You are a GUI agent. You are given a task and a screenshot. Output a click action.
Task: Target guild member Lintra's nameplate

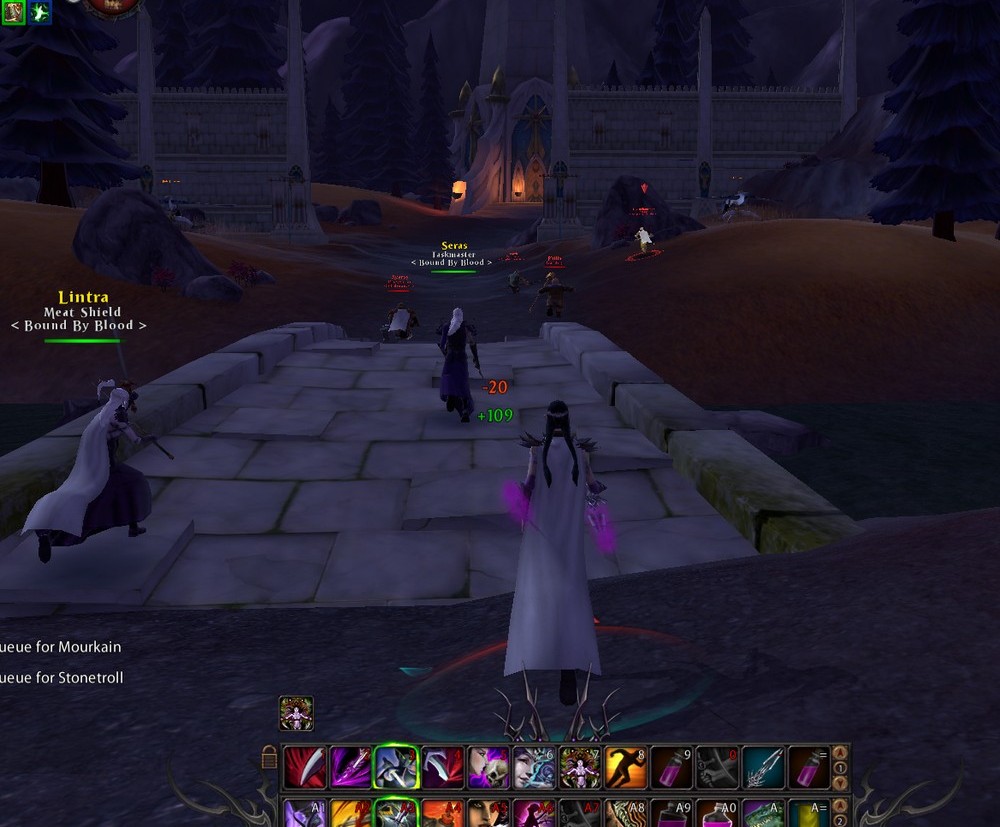tap(83, 297)
